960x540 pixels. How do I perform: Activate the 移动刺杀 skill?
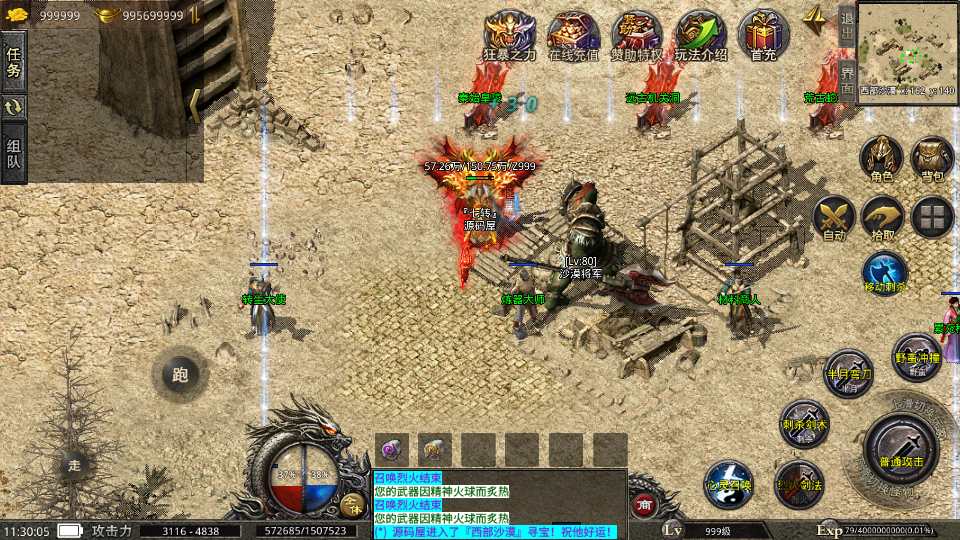(884, 272)
